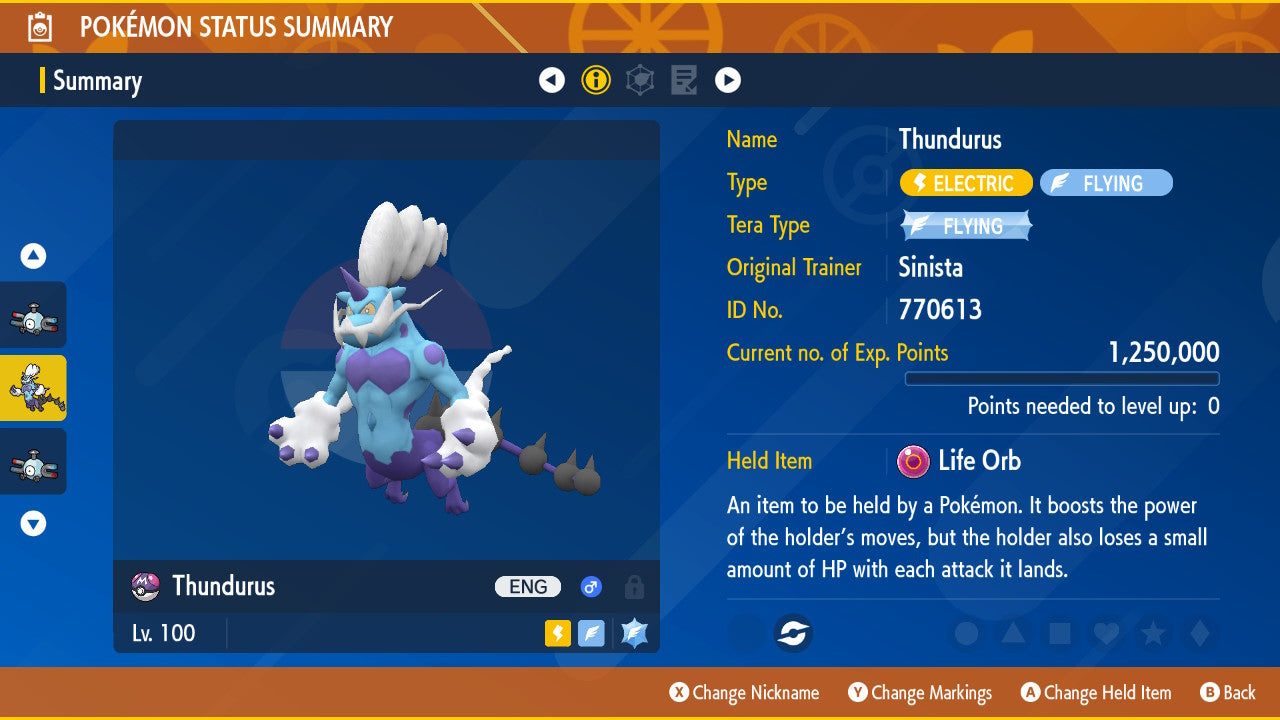Select the Magnemite above Thundurus
1280x720 pixels.
click(x=33, y=315)
